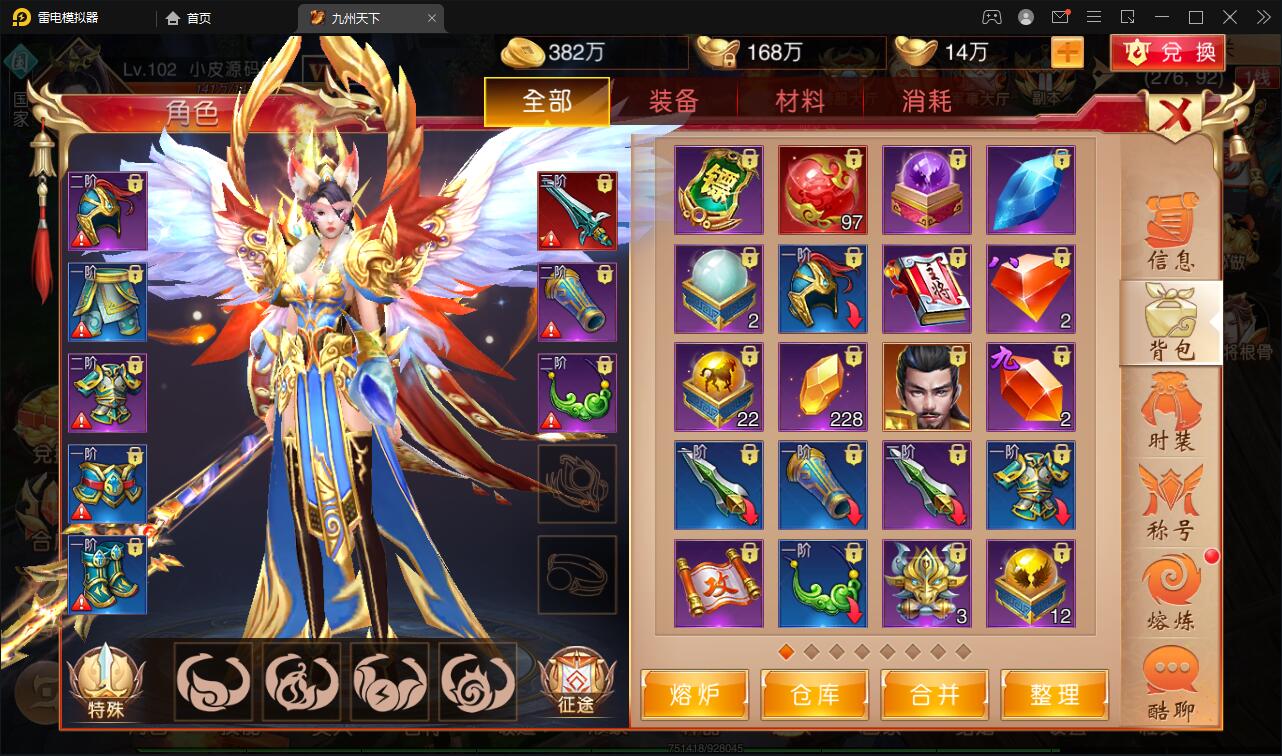This screenshot has height=756, width=1282.
Task: Open the 信息 info side tab
Action: coord(1171,233)
